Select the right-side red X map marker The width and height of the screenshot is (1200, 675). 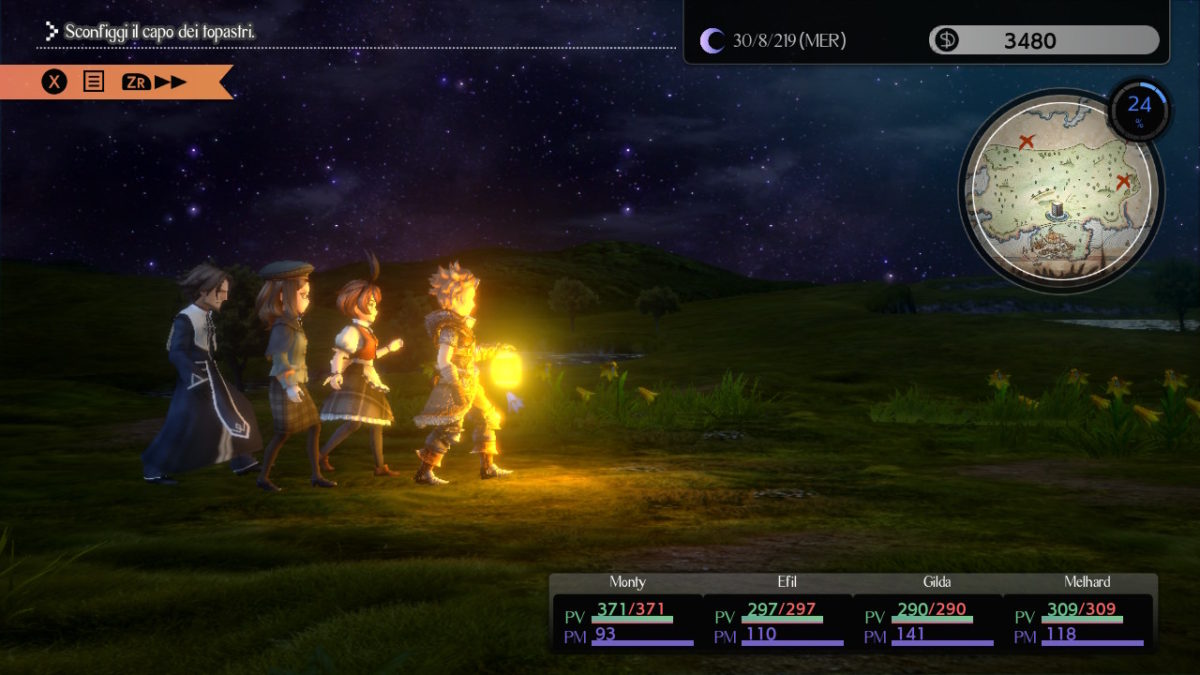point(1123,182)
